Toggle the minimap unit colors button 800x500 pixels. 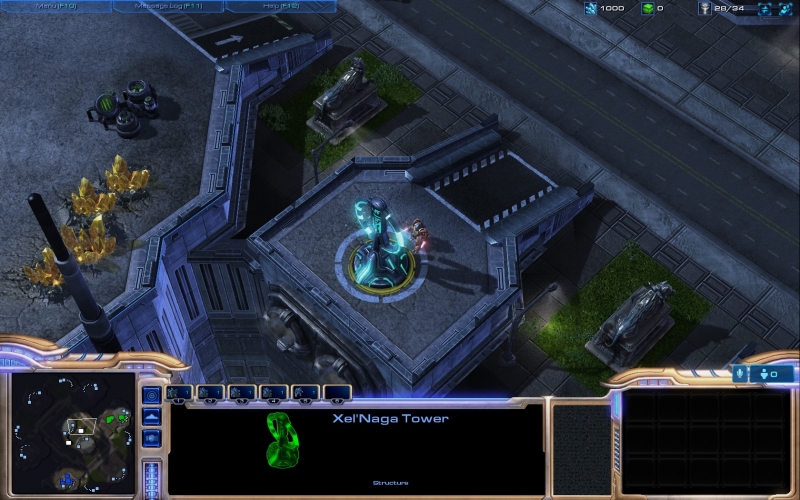[x=152, y=438]
